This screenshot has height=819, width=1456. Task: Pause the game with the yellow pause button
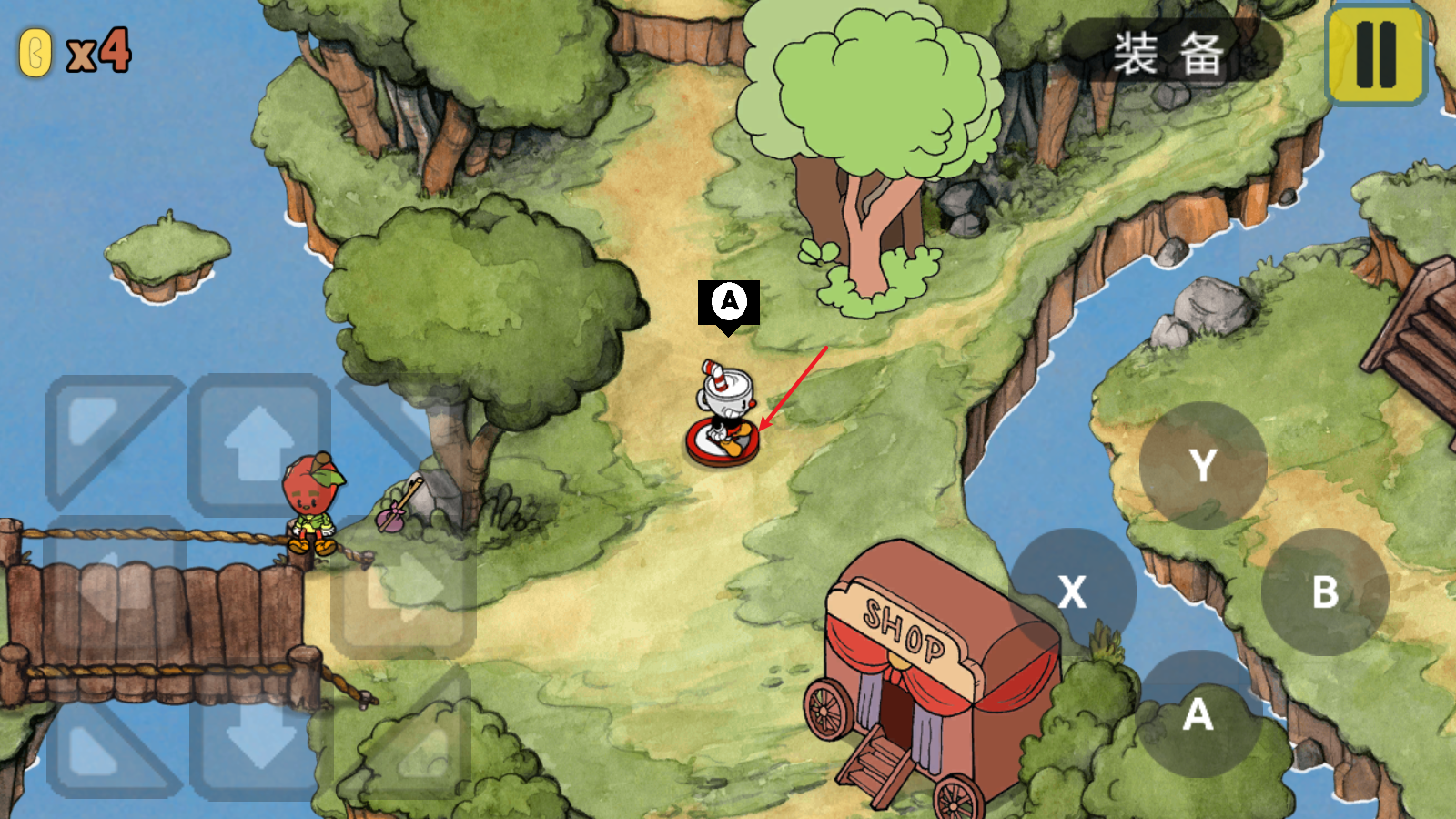[1376, 55]
